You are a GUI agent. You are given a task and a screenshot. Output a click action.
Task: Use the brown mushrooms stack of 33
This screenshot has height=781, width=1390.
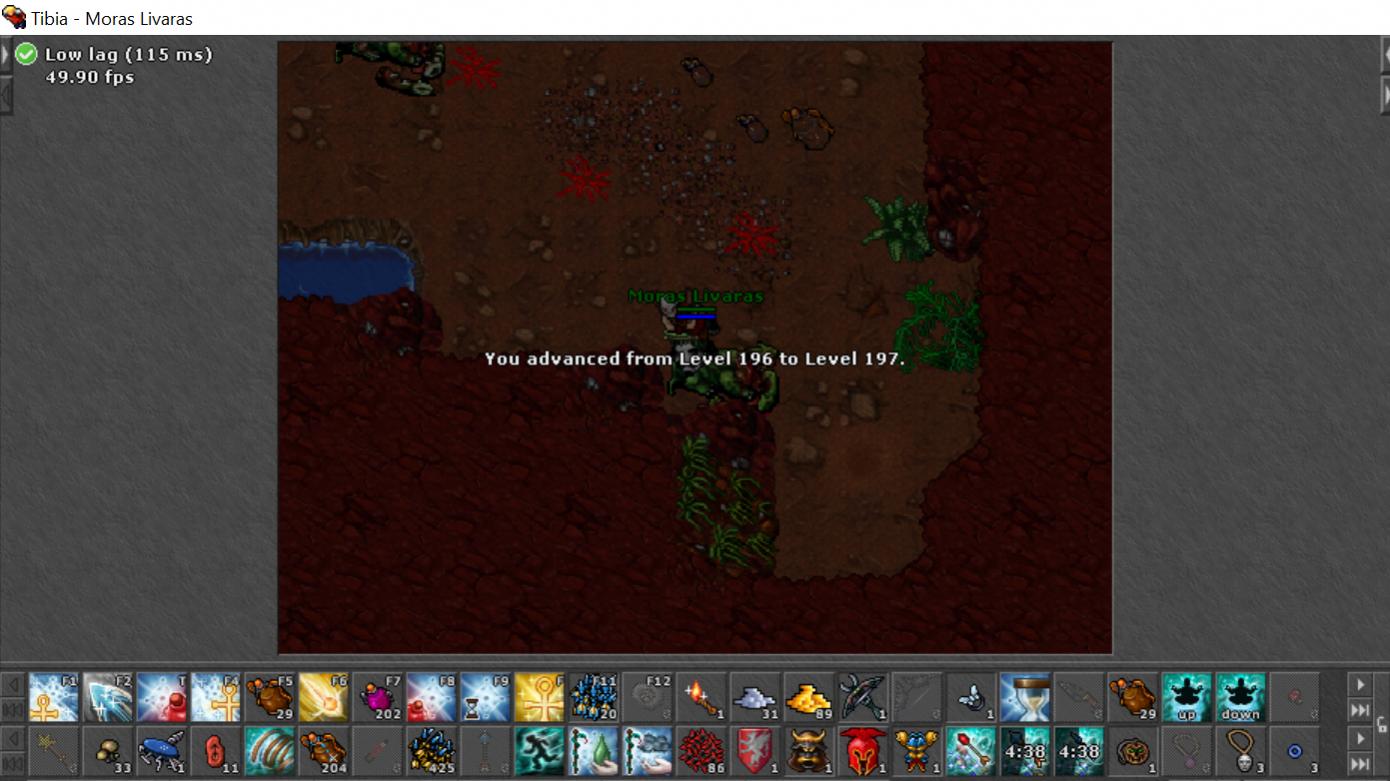click(x=108, y=751)
